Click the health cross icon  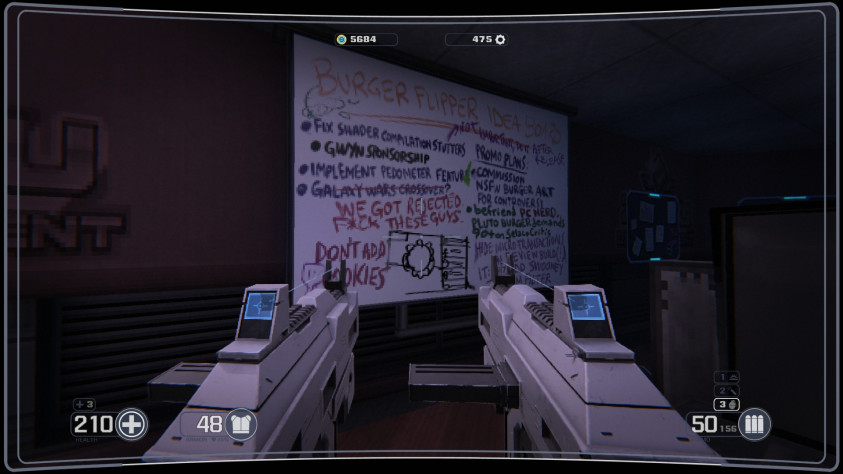[131, 424]
